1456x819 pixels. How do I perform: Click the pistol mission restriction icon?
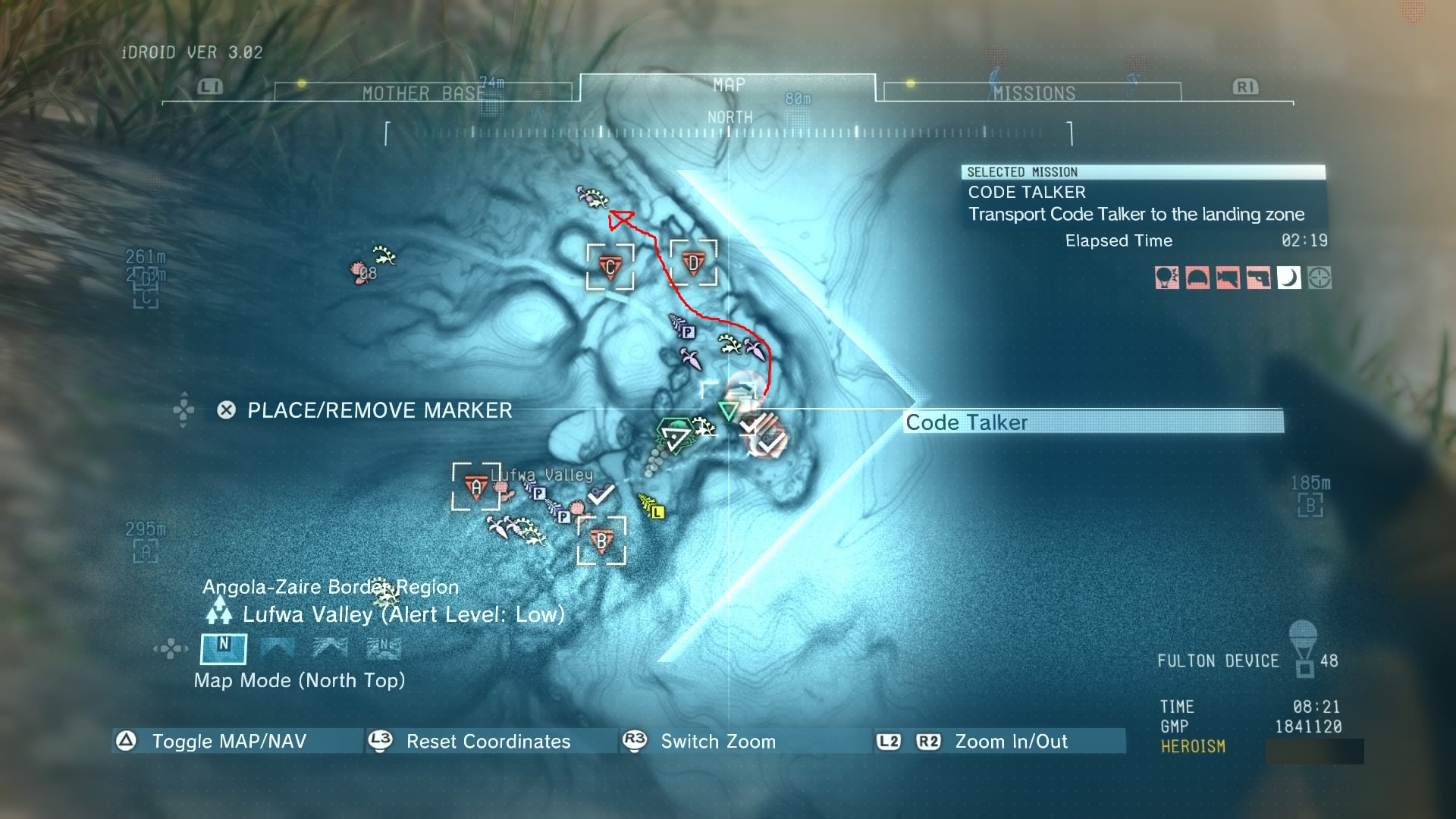(1258, 278)
